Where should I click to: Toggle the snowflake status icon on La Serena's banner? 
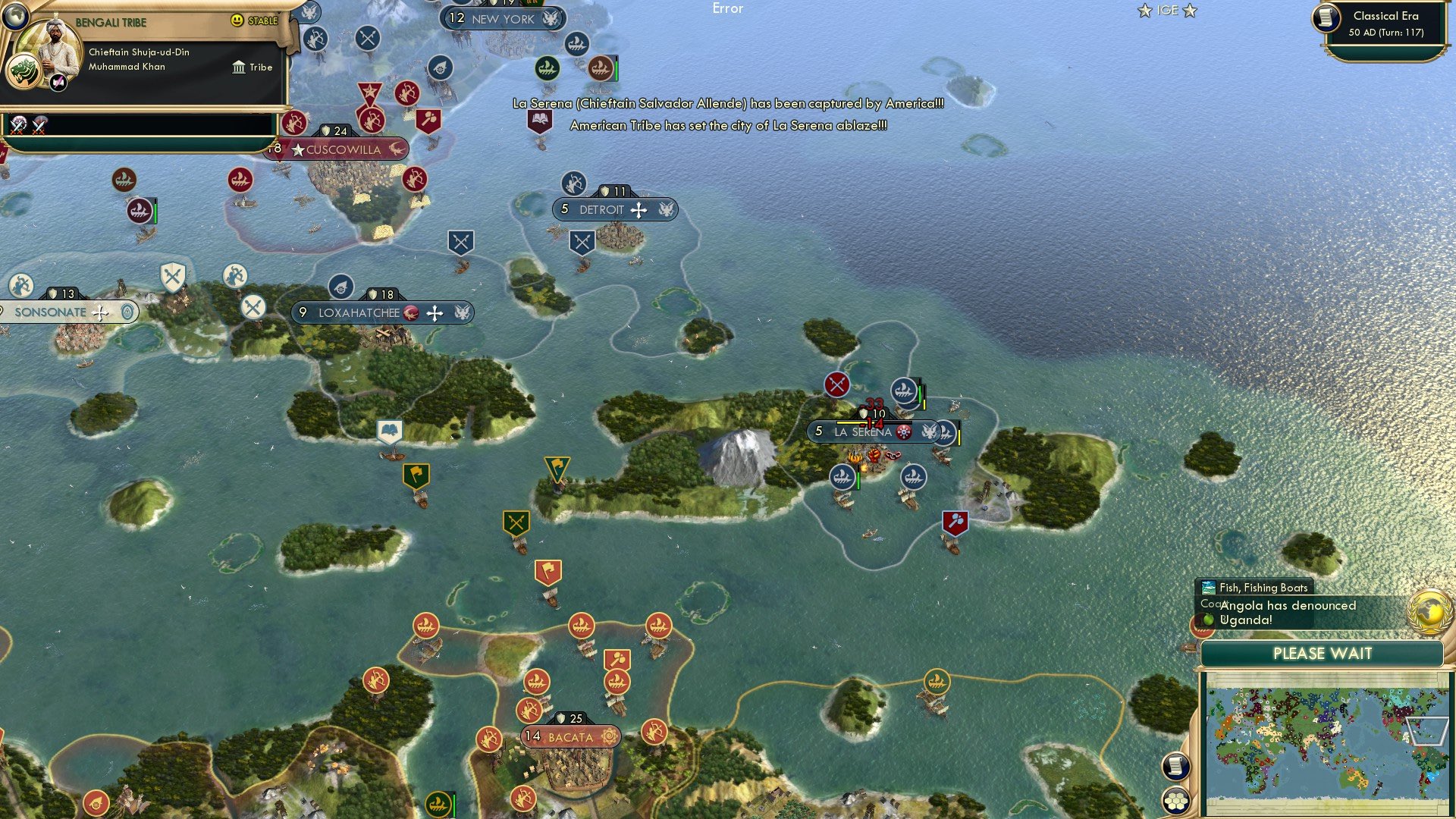[902, 431]
